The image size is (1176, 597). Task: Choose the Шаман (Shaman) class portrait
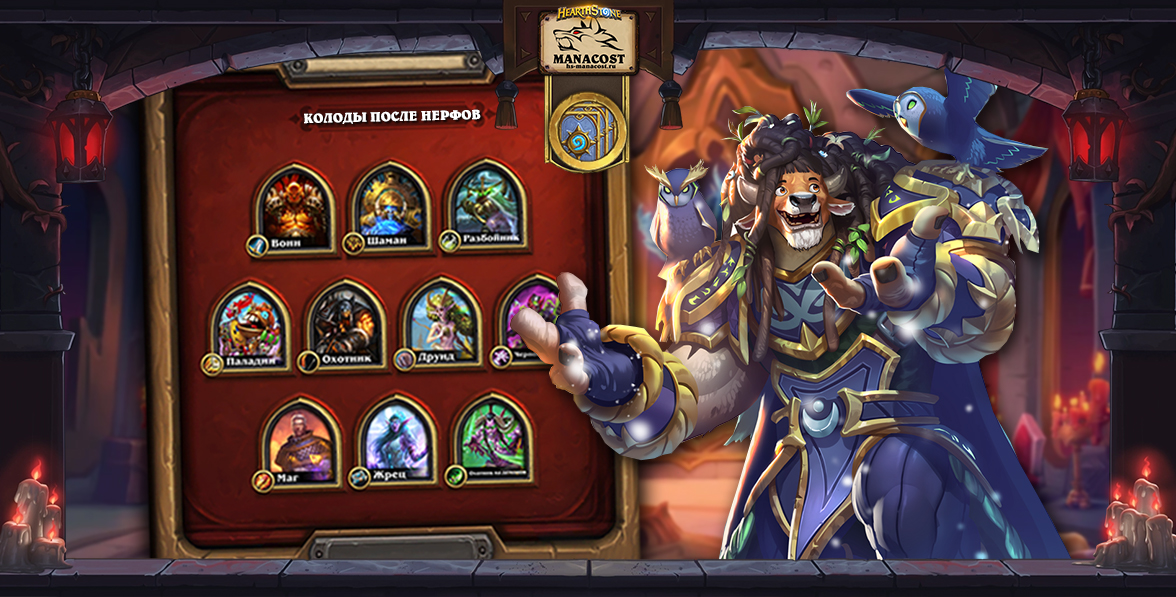click(x=391, y=205)
